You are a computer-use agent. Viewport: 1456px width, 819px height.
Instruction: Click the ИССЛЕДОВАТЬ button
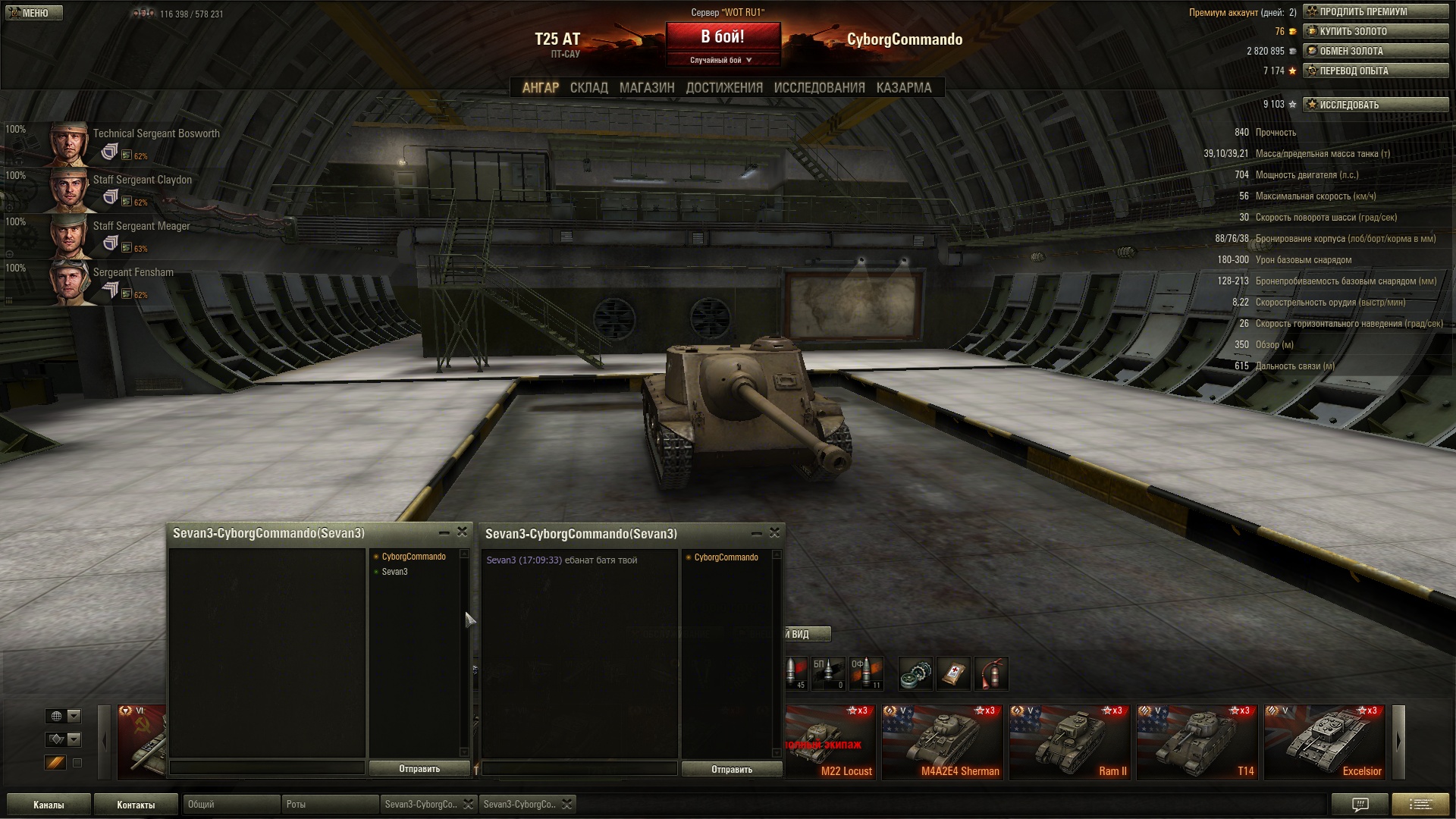tap(1375, 105)
